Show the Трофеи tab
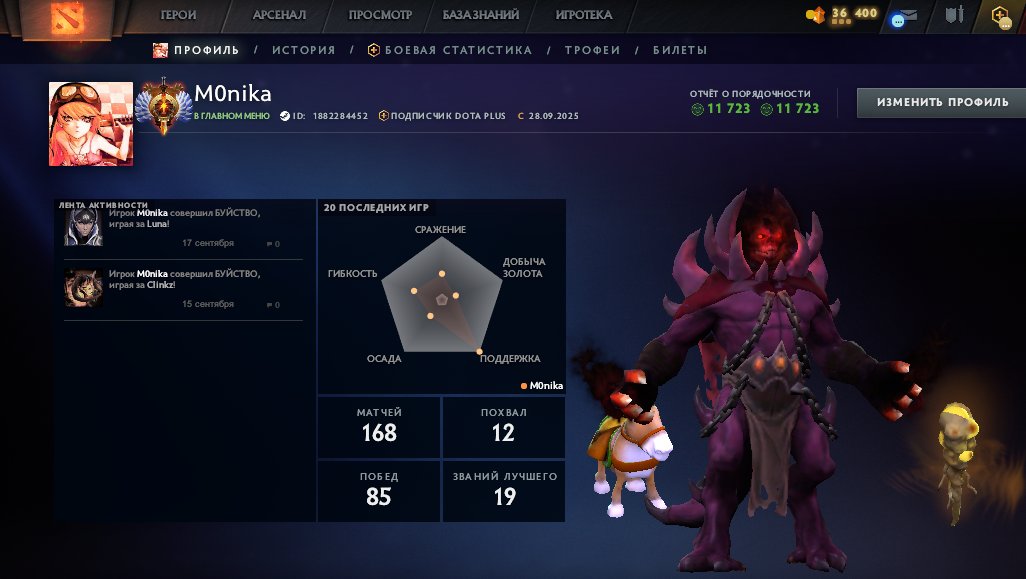 [x=592, y=50]
